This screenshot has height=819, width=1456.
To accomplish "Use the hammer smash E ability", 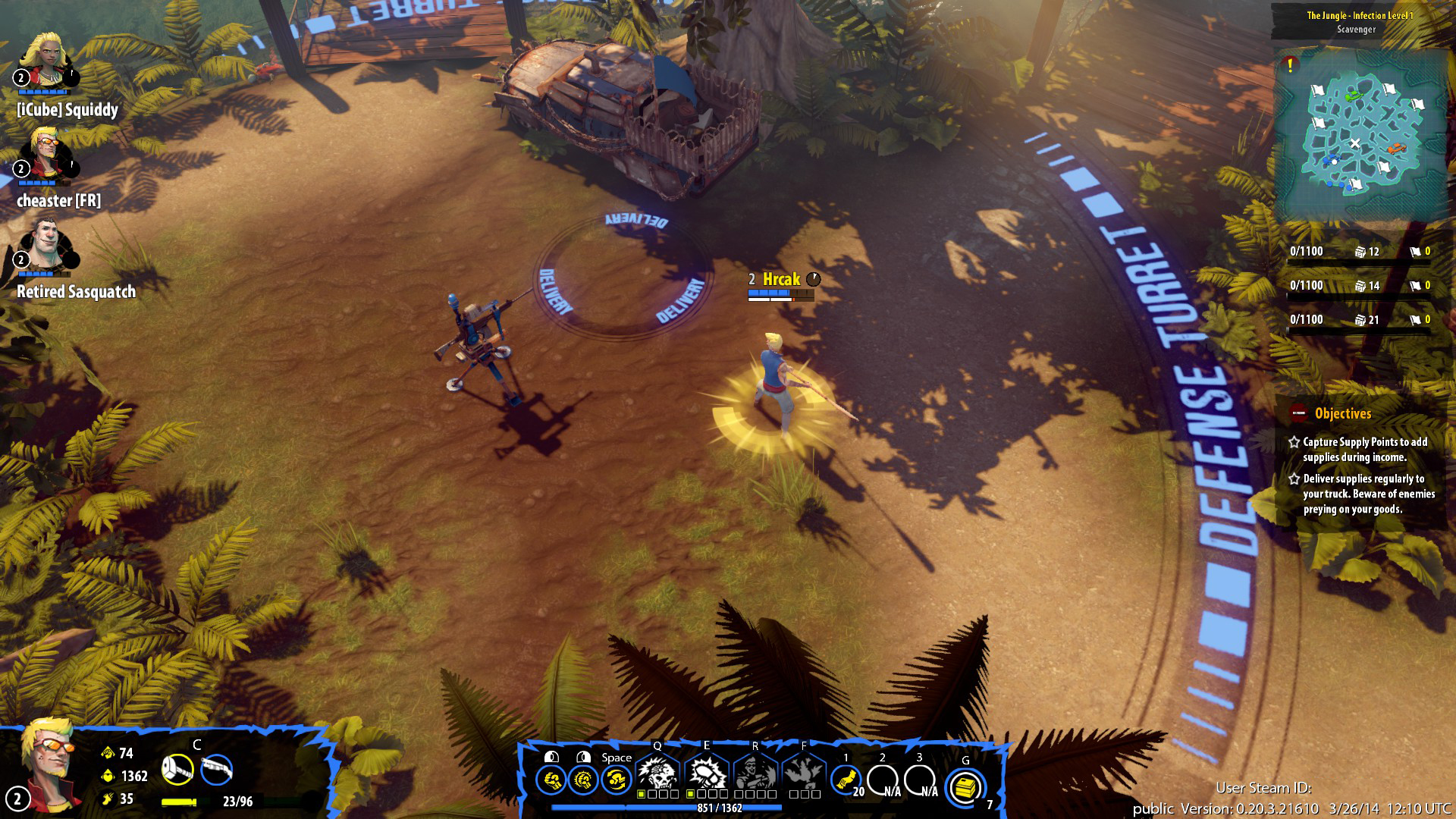I will [706, 773].
